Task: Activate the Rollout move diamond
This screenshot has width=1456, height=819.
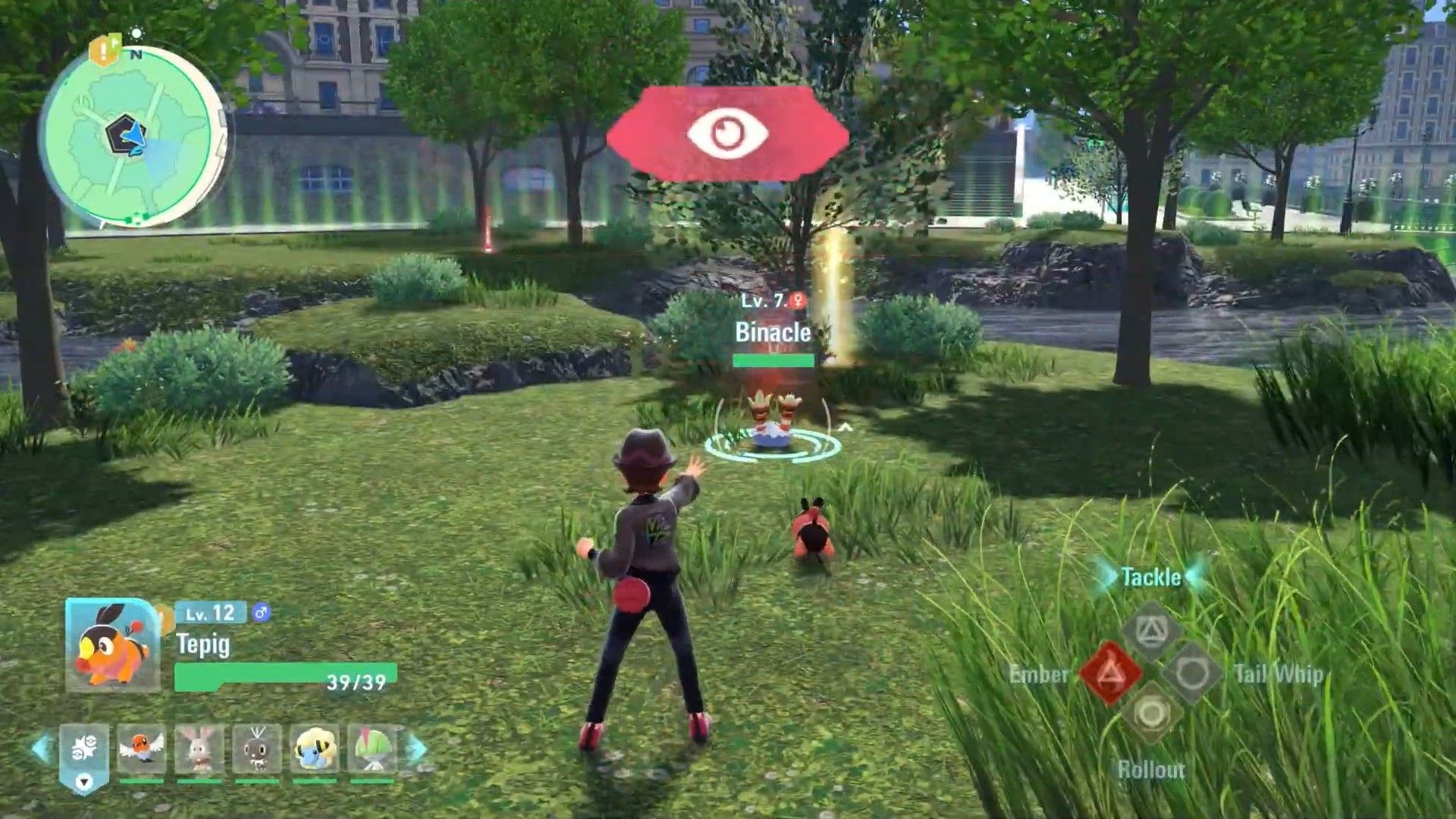Action: [x=1150, y=714]
